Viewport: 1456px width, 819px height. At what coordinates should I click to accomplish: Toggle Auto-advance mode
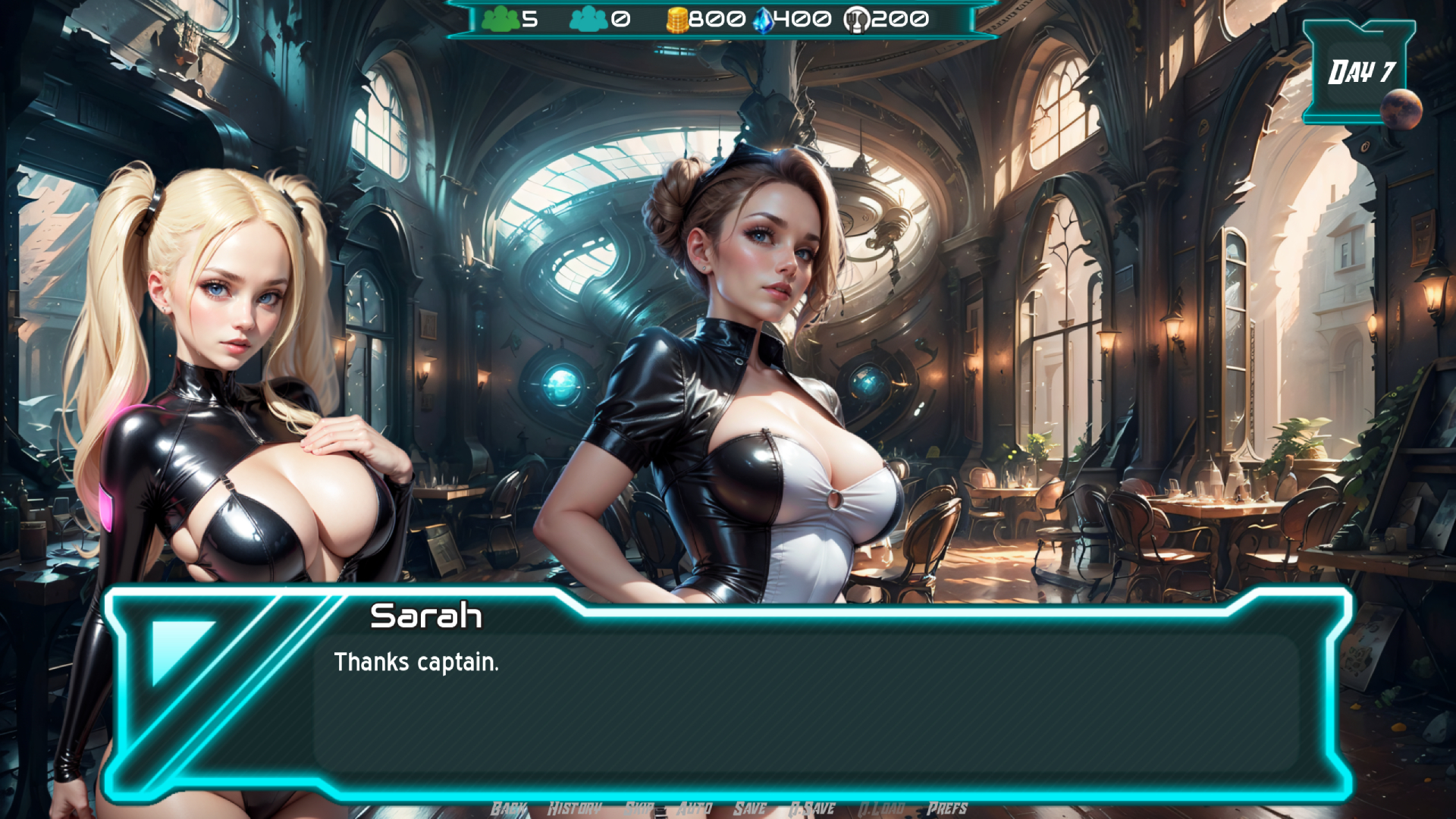pyautogui.click(x=694, y=808)
